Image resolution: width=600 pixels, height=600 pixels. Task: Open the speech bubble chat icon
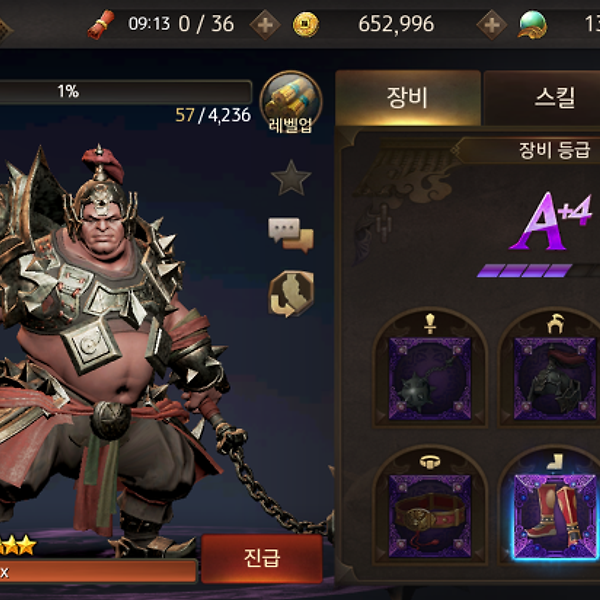pyautogui.click(x=291, y=234)
